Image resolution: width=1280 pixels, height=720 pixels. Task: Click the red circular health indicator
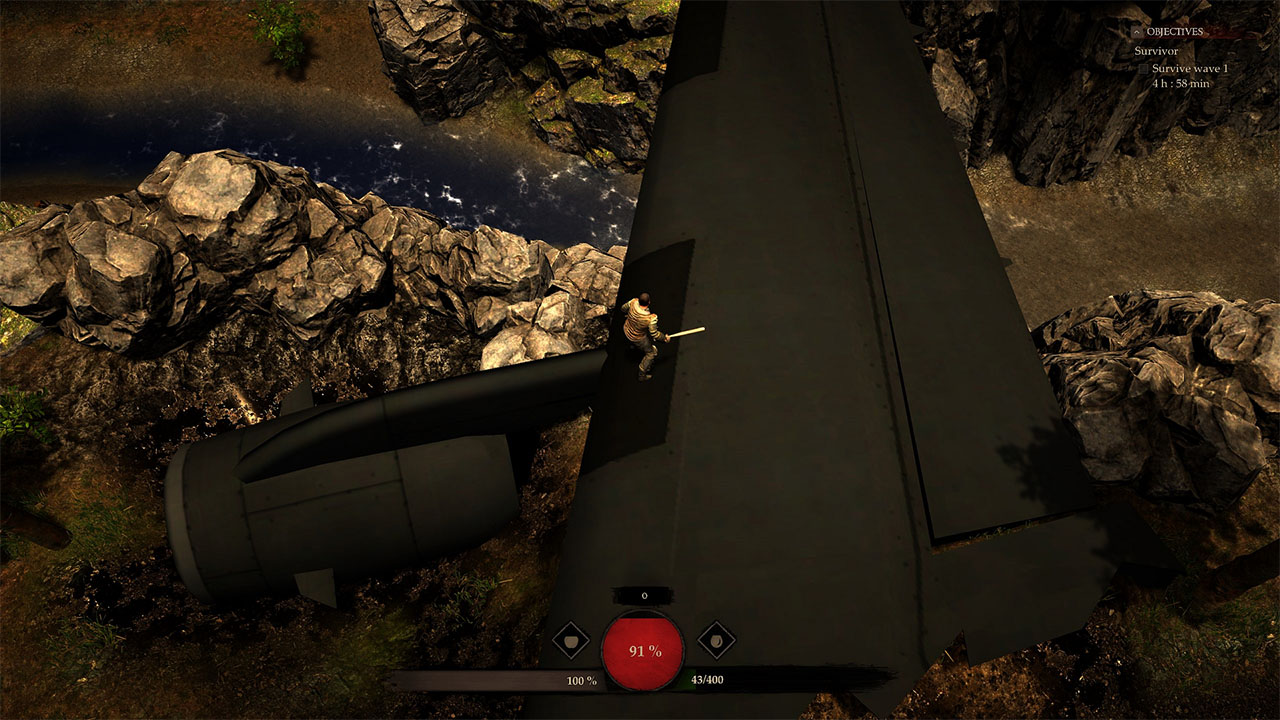pyautogui.click(x=643, y=651)
